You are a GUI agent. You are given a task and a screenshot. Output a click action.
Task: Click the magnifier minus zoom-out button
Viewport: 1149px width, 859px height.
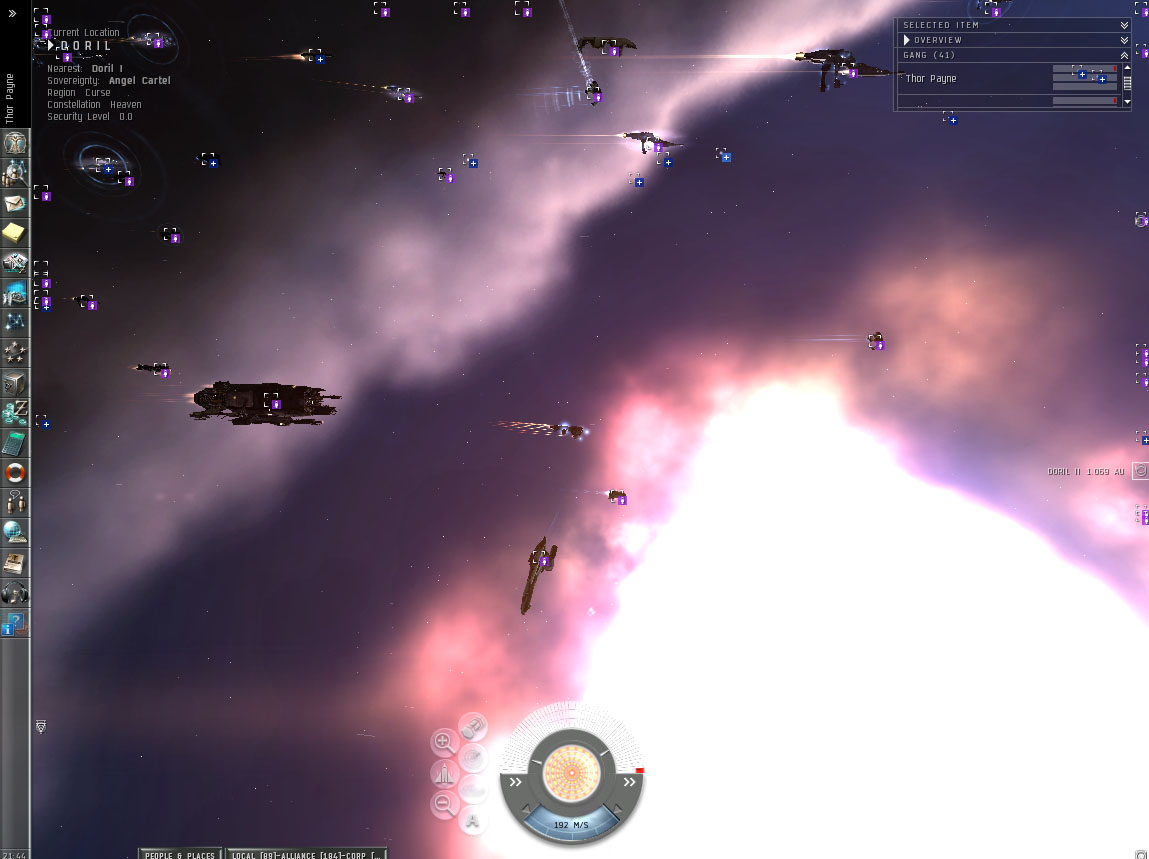click(x=444, y=804)
